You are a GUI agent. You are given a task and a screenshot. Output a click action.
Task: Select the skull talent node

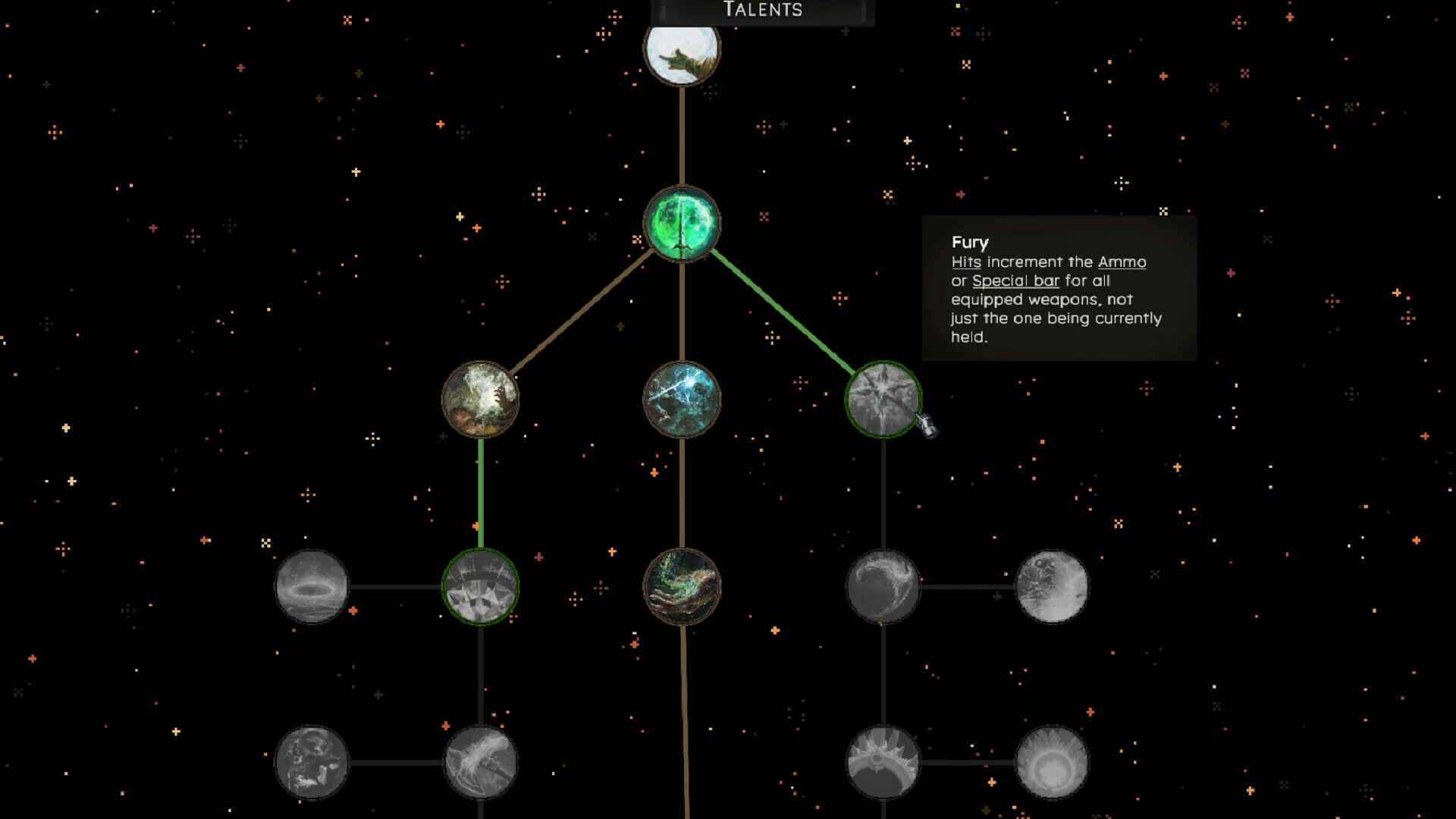[x=311, y=766]
